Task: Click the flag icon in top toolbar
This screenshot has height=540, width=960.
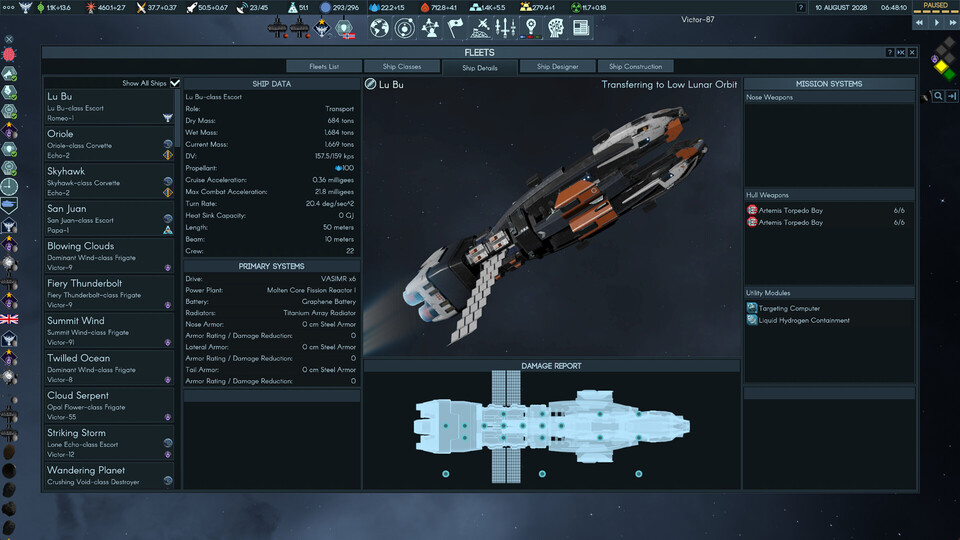Action: point(455,28)
